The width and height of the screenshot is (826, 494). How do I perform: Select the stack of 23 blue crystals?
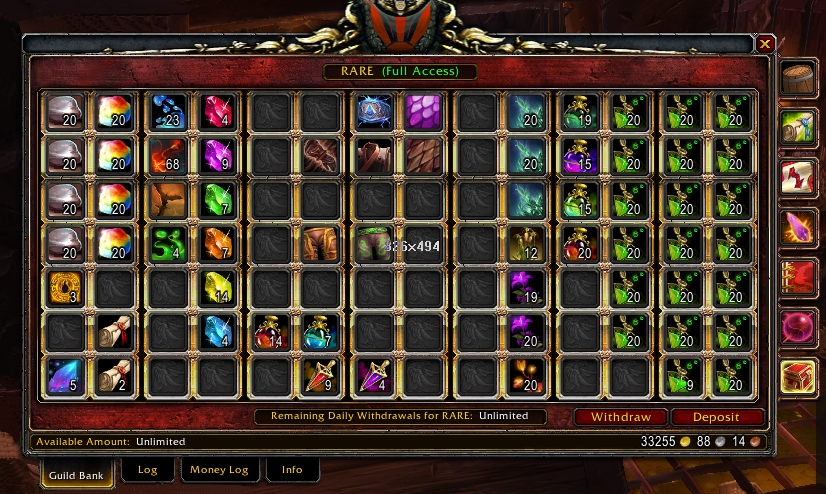[x=166, y=112]
